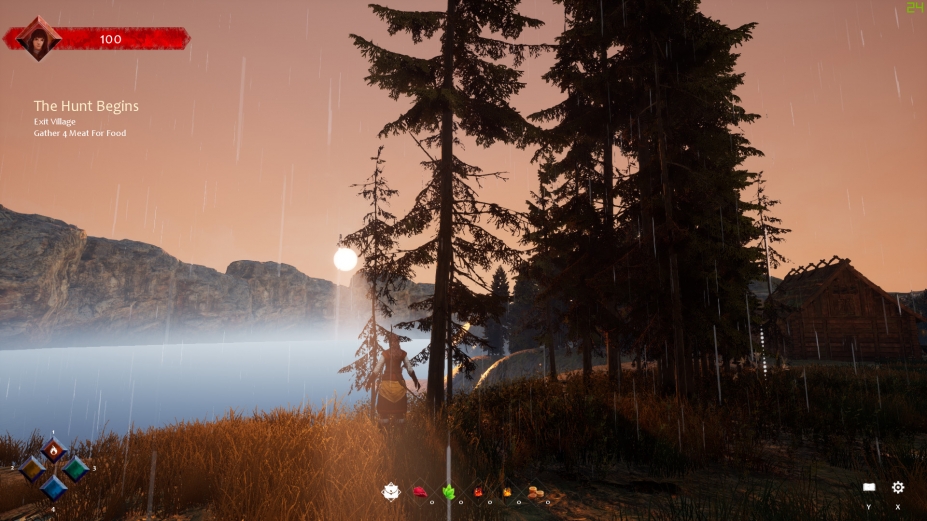This screenshot has height=521, width=927.
Task: Open the white satchel bag icon
Action: [391, 491]
